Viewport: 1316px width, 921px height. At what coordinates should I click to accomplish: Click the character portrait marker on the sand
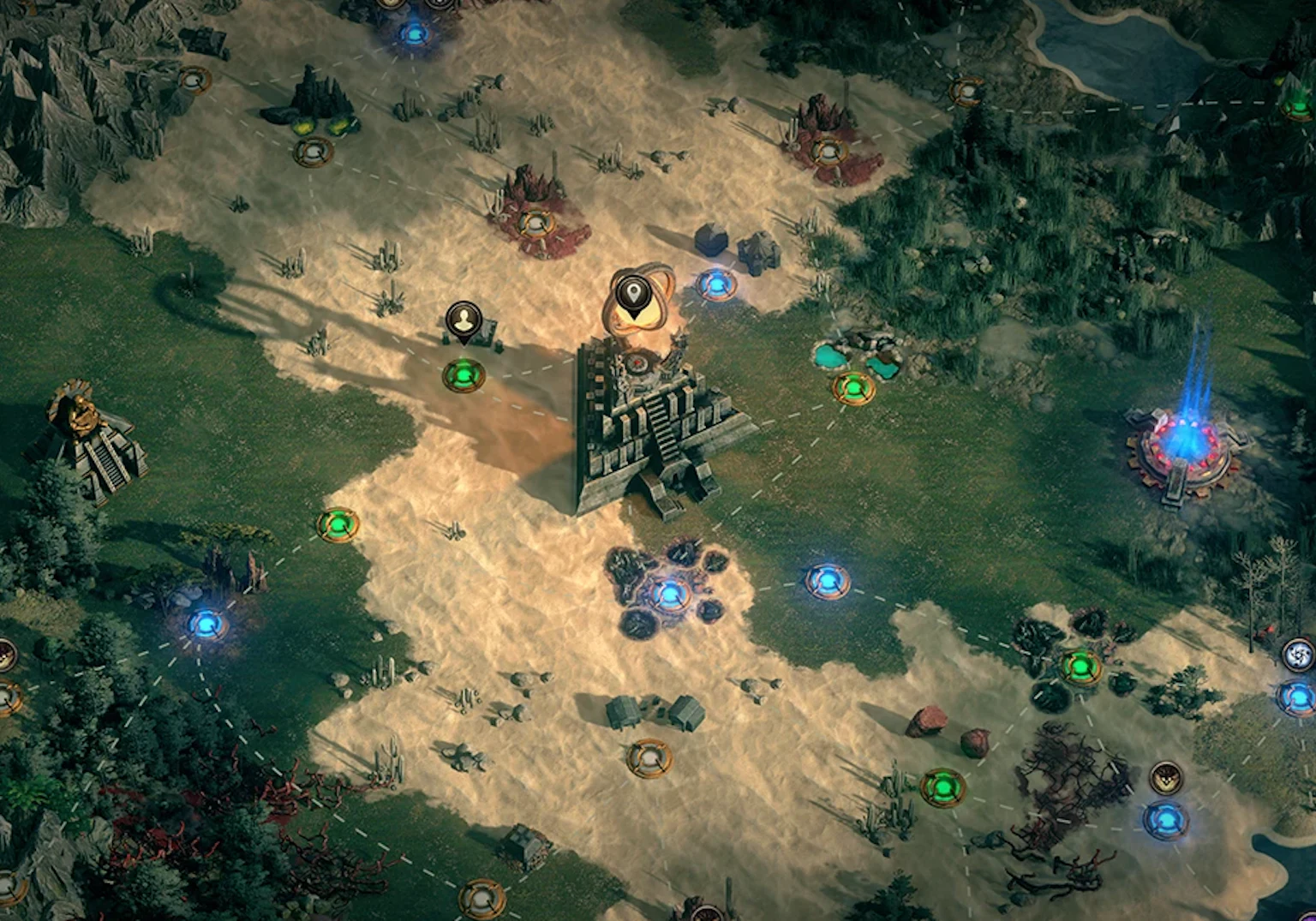coord(463,324)
